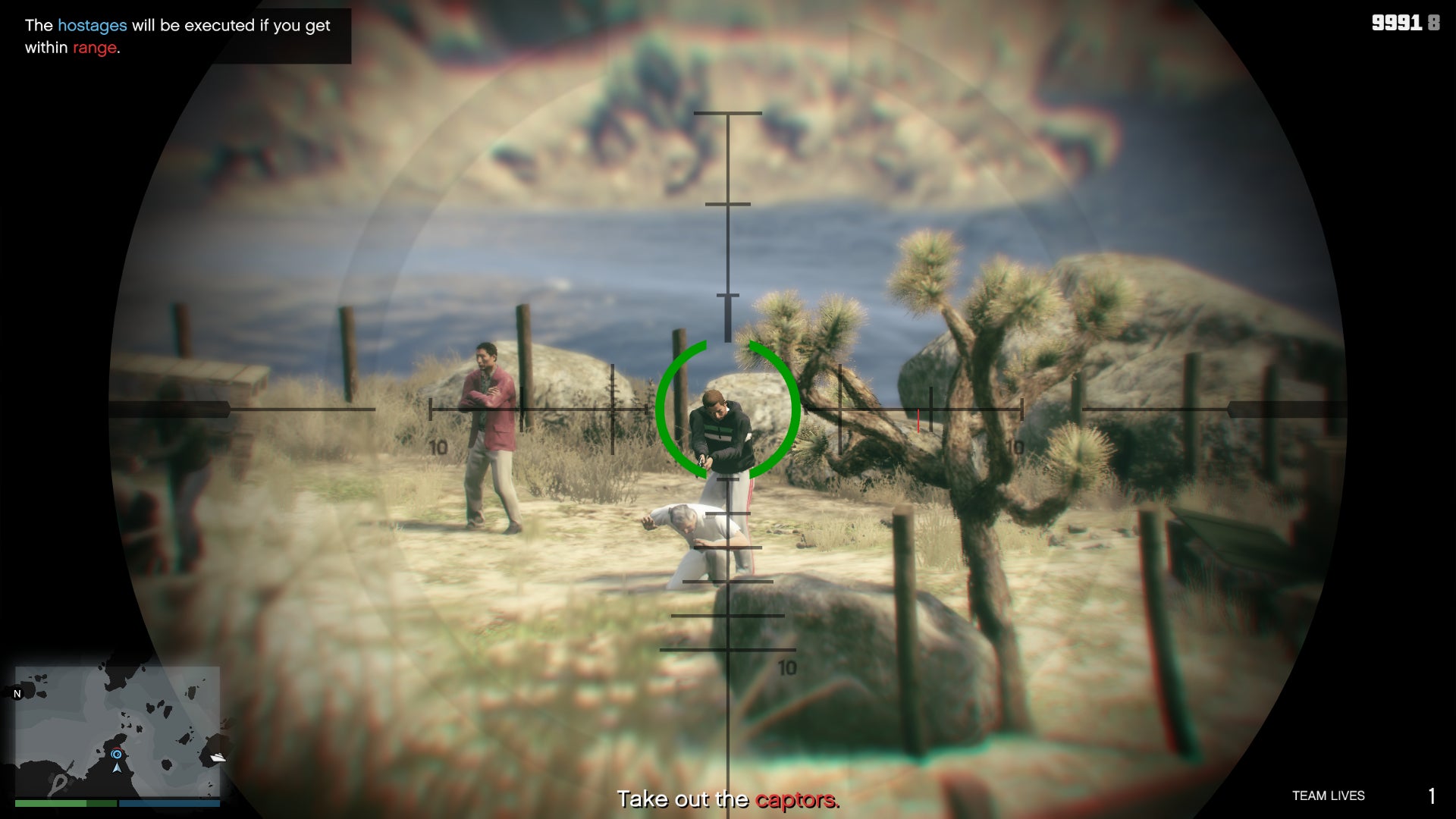This screenshot has width=1456, height=819.
Task: Click the right 10 marking on the reticle
Action: (1014, 447)
